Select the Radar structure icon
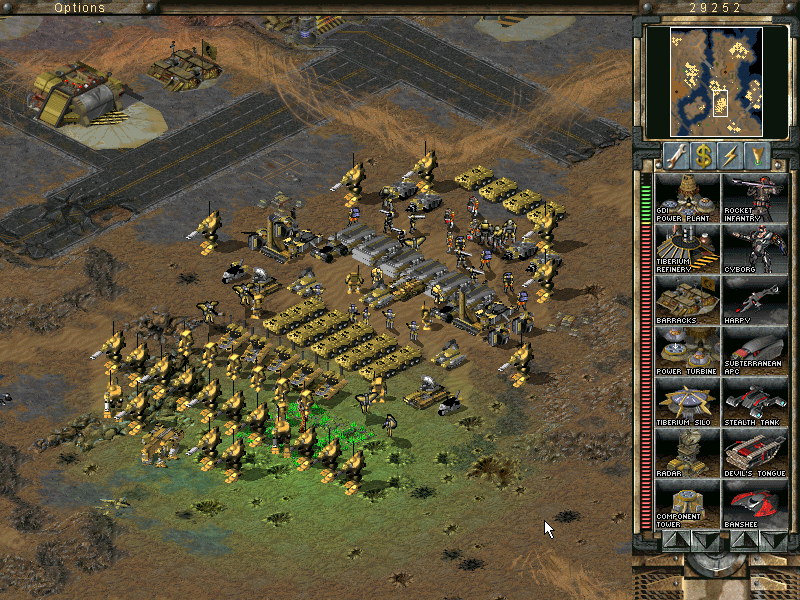This screenshot has width=800, height=600. click(x=688, y=452)
